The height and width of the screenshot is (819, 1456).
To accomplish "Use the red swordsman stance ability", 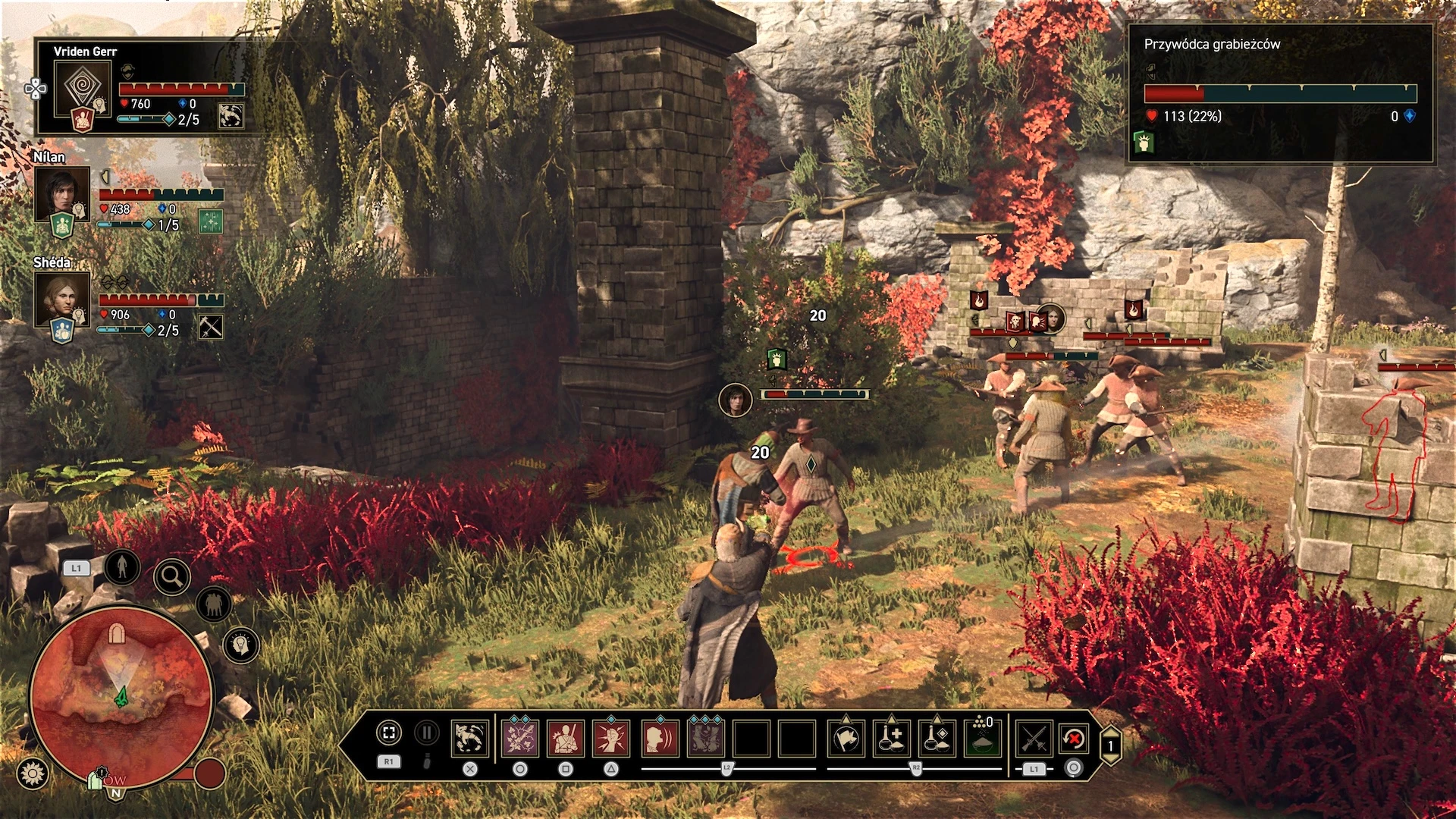I will [x=566, y=738].
